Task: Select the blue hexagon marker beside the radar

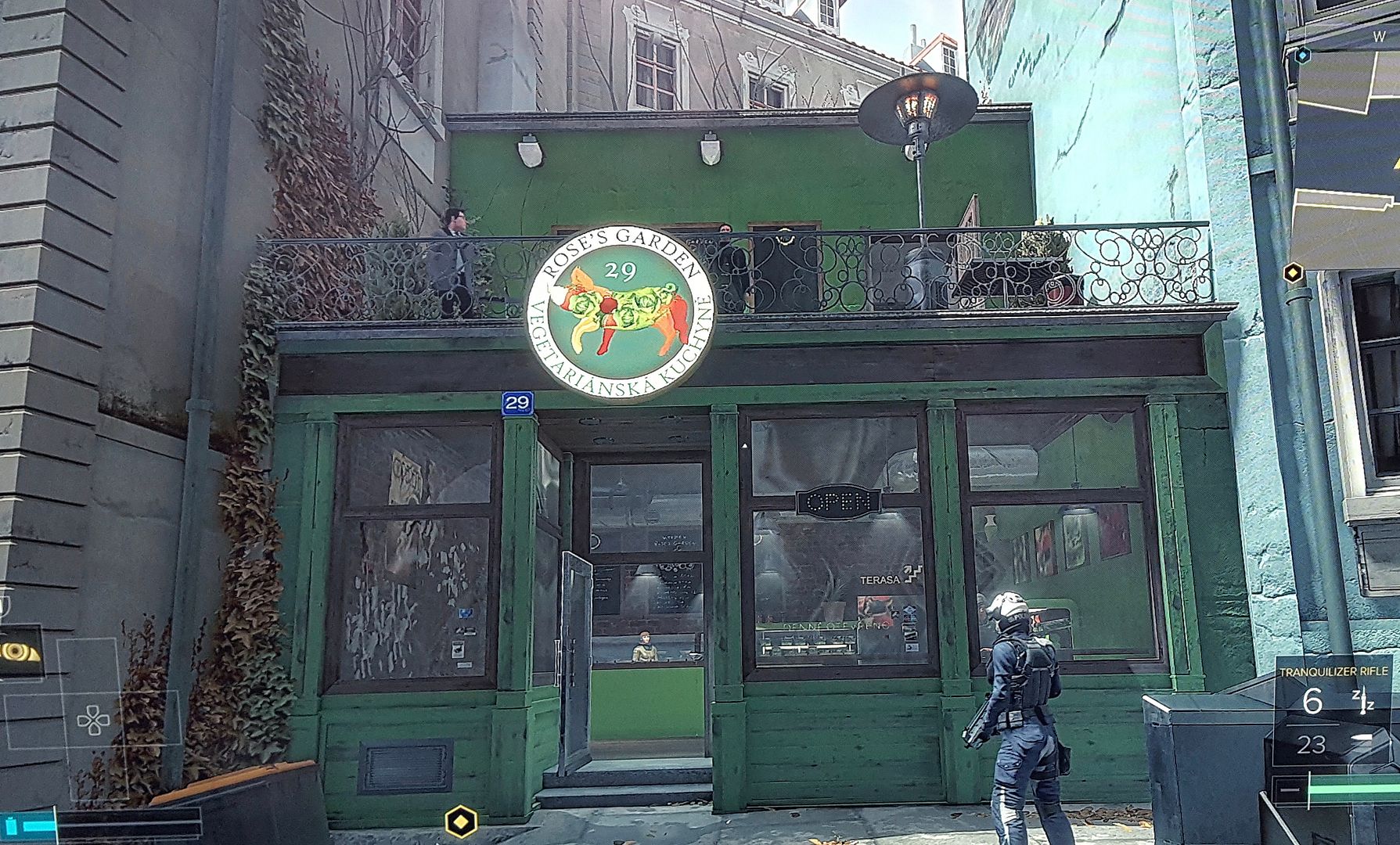Action: pos(1302,56)
